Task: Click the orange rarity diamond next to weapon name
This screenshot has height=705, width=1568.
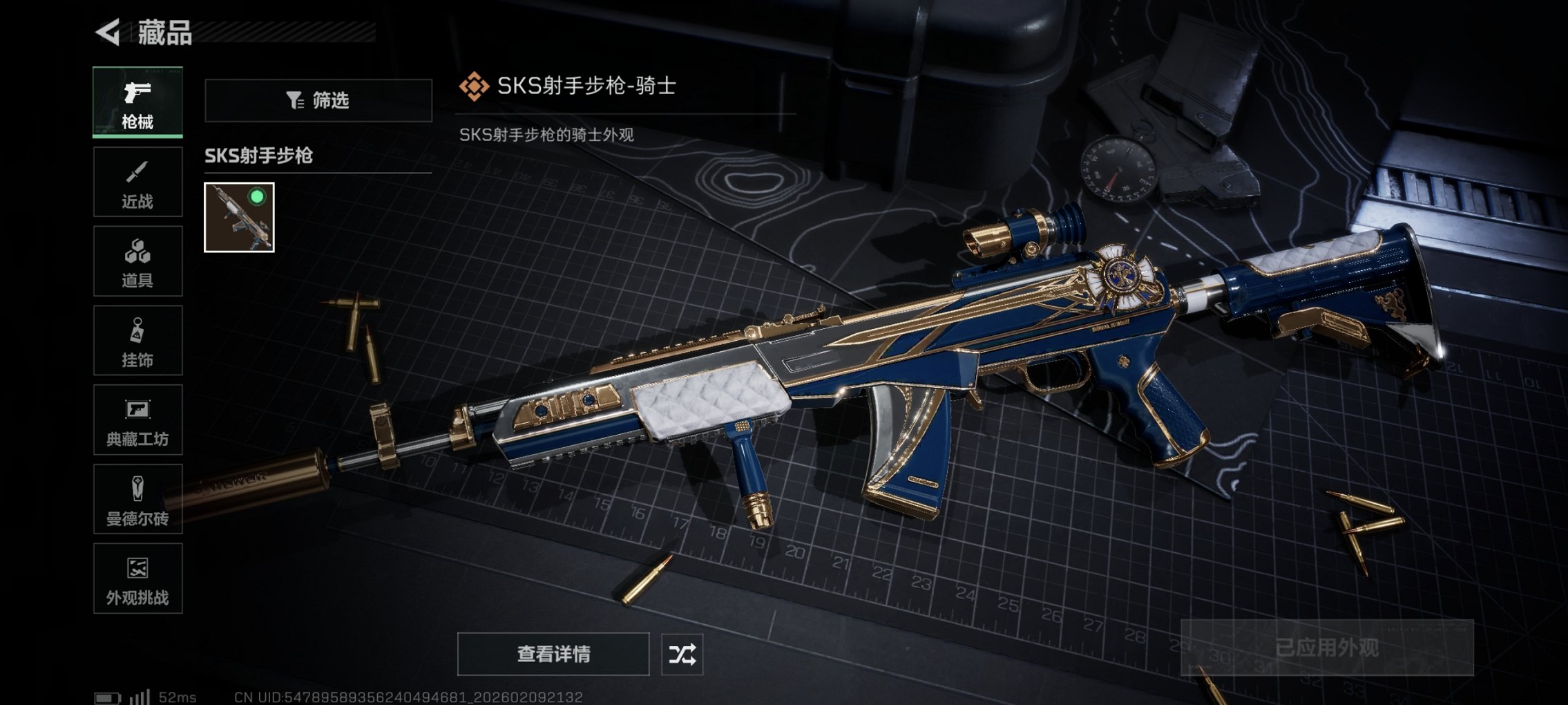Action: click(x=475, y=86)
